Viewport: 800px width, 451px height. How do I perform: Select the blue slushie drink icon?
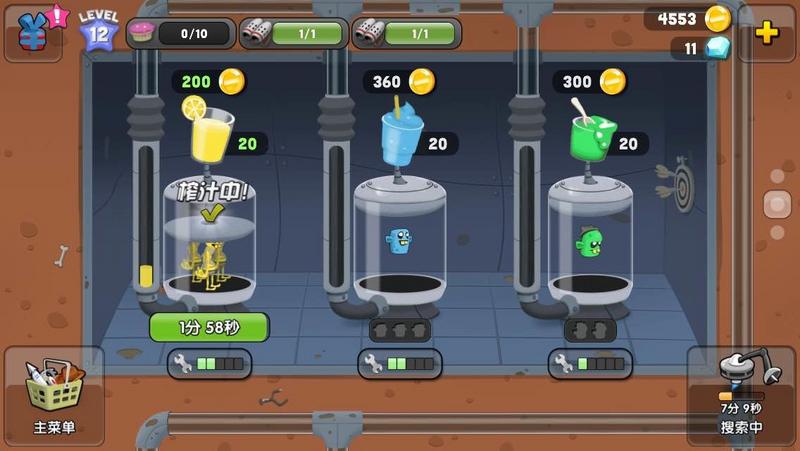(399, 133)
